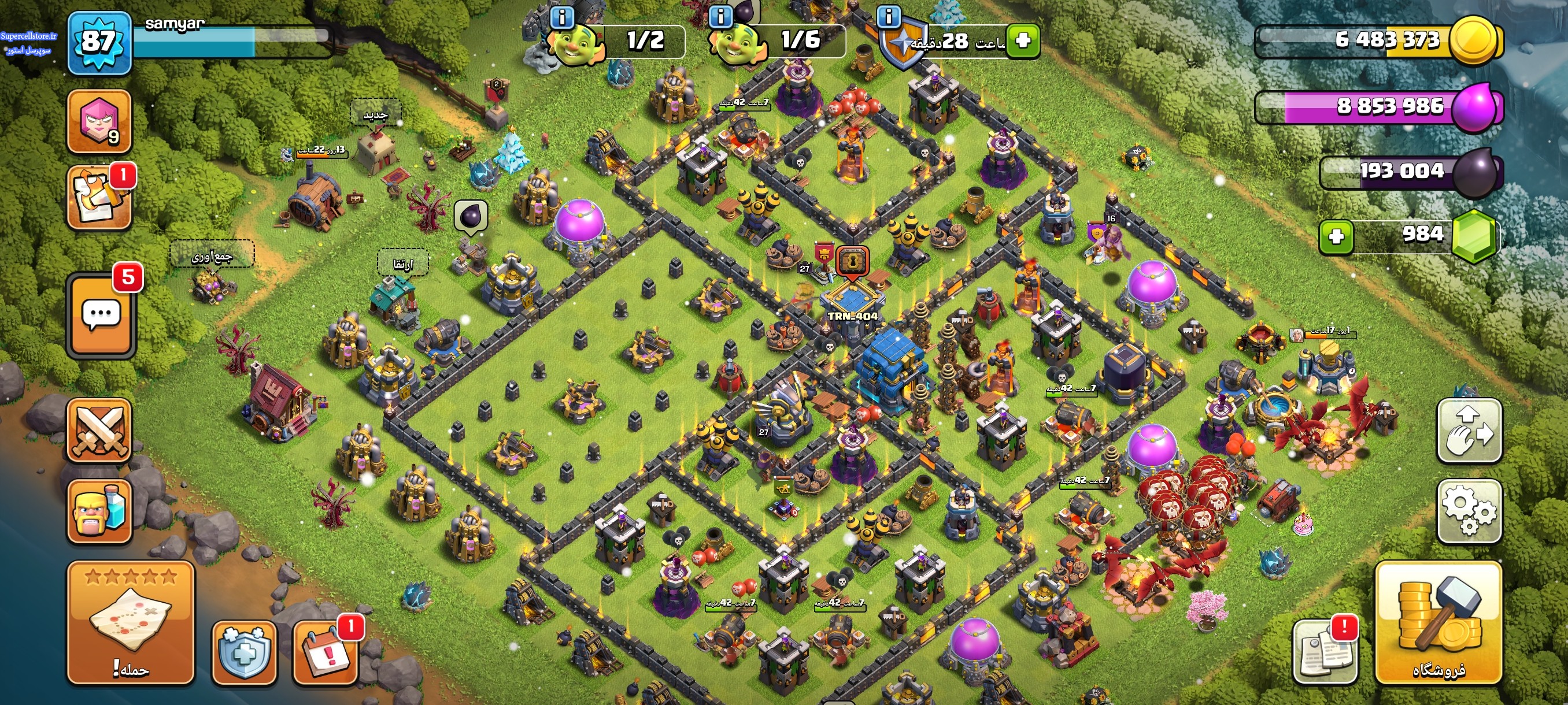1568x705 pixels.
Task: Open the barbarian army training button
Action: click(x=99, y=511)
